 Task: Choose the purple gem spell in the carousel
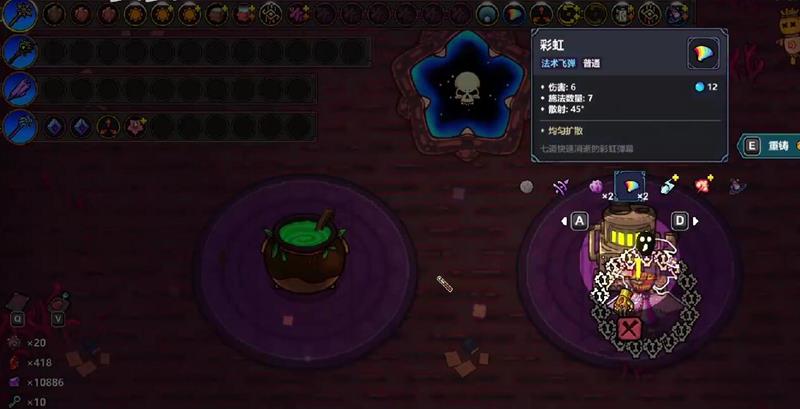point(596,185)
